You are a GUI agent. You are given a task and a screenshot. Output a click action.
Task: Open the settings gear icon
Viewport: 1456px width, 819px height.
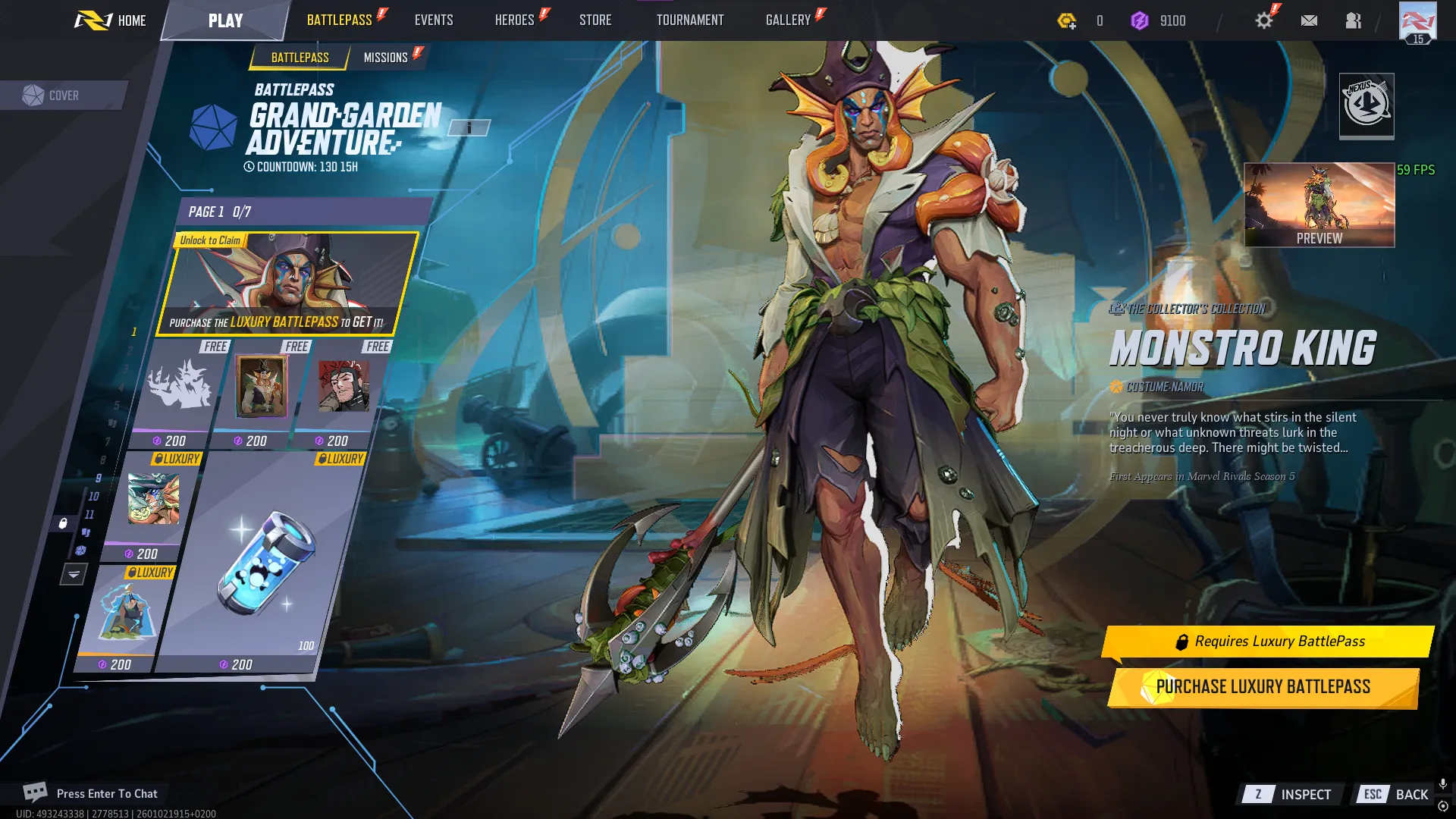(x=1263, y=20)
